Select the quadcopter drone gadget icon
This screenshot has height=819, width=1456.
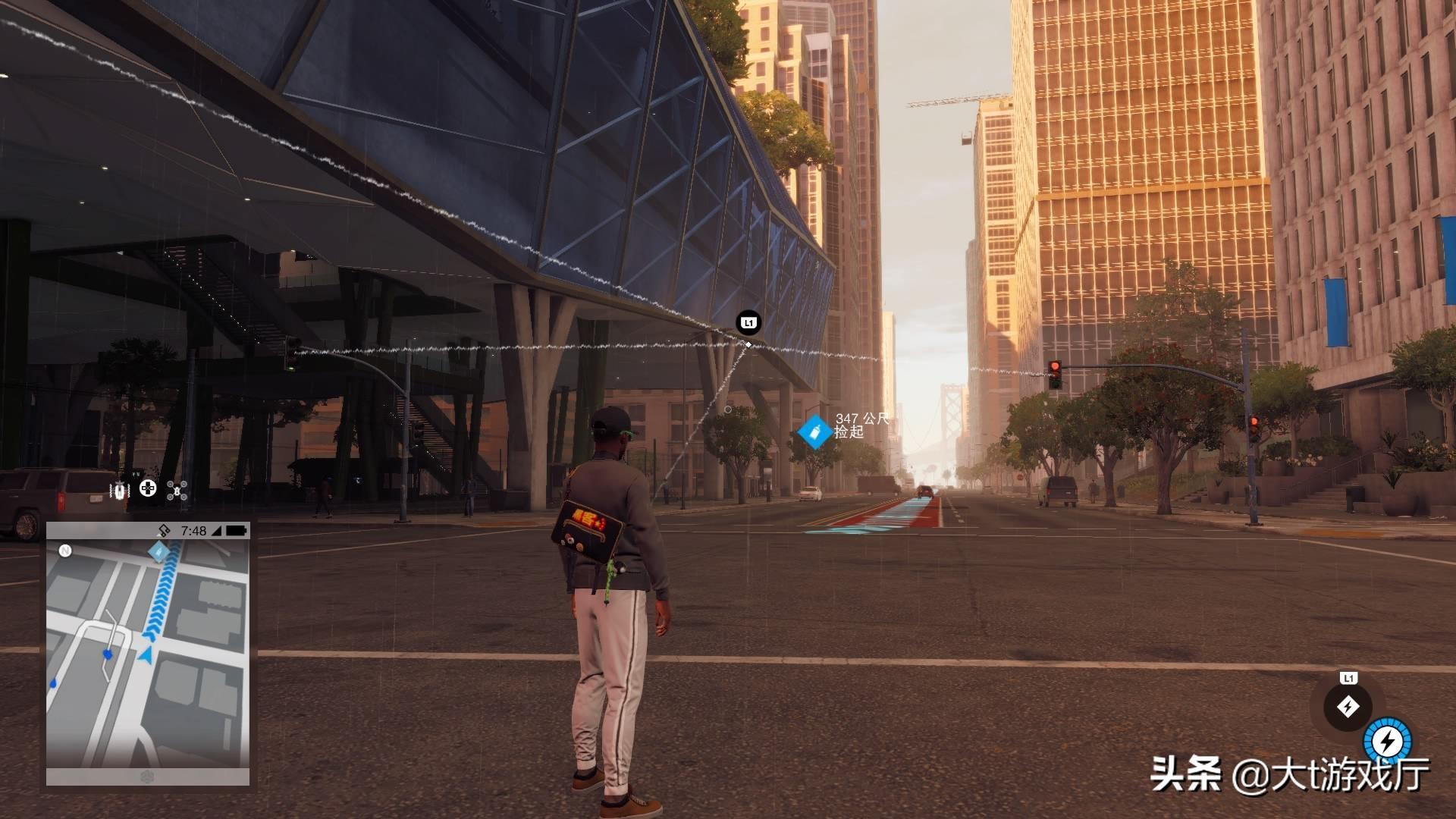(x=177, y=490)
